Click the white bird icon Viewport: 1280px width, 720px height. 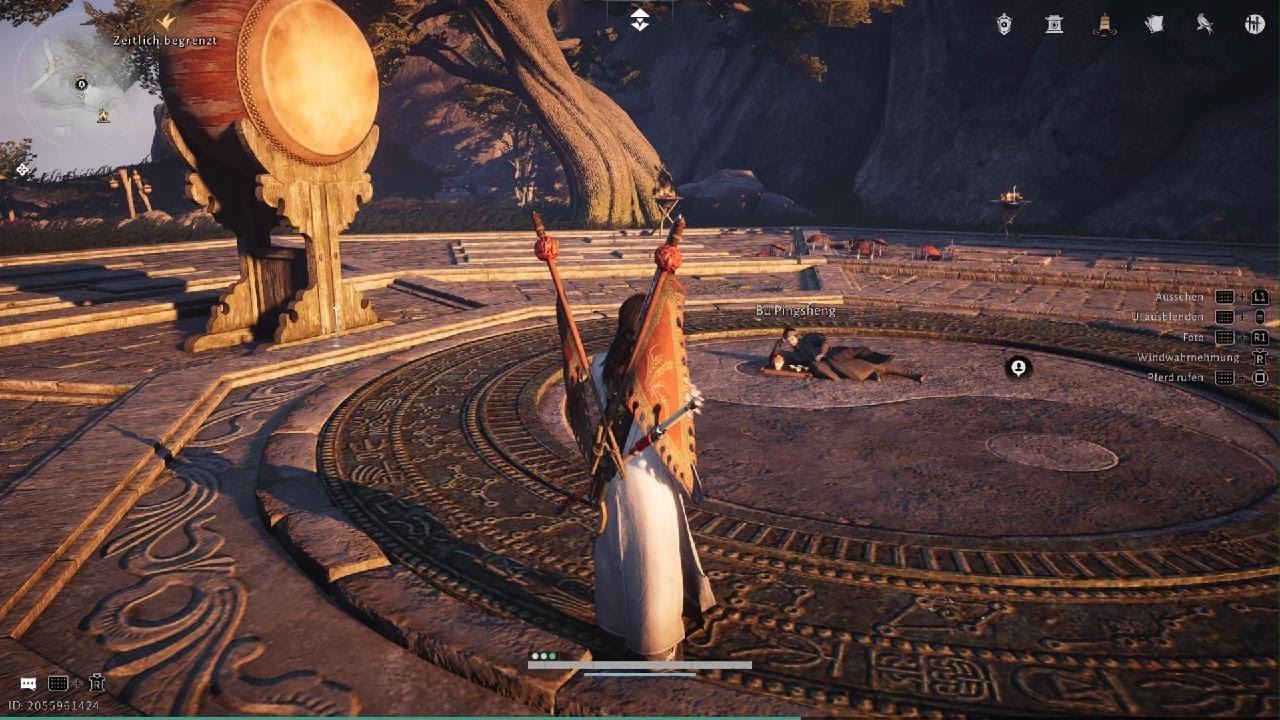(x=1205, y=24)
